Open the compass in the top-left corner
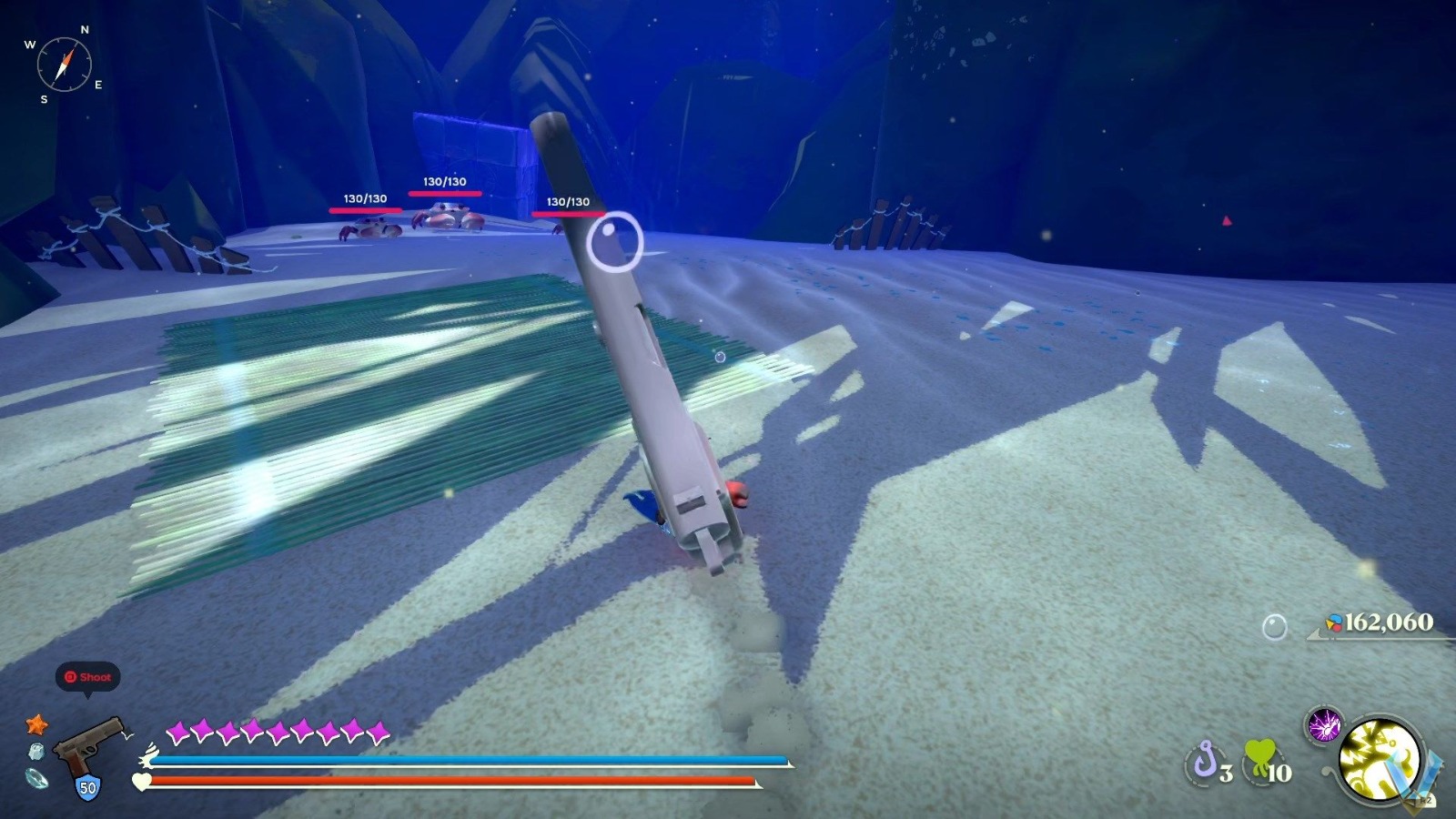 [65, 64]
